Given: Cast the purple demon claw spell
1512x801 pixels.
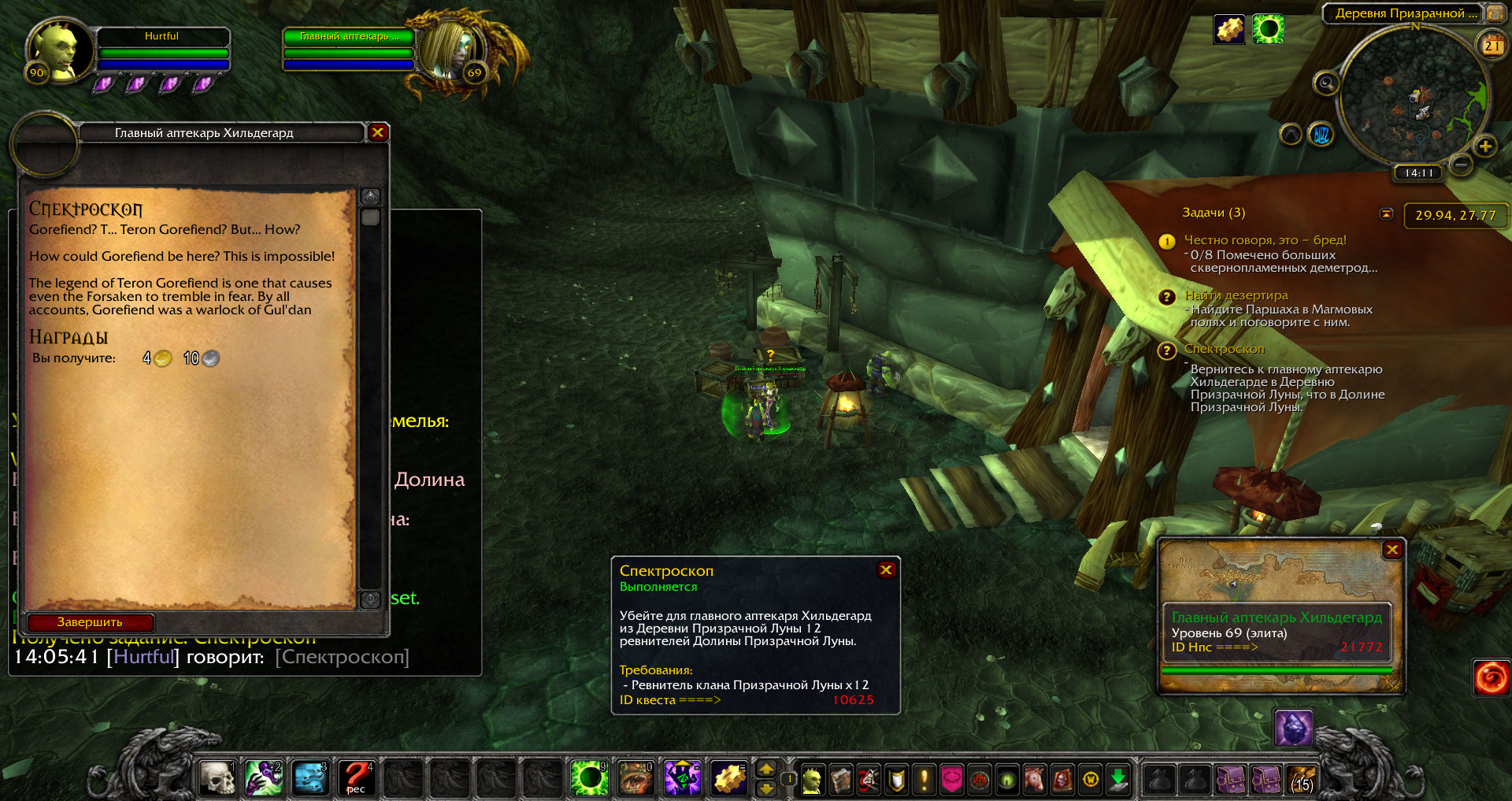Looking at the screenshot, I should click(x=264, y=778).
